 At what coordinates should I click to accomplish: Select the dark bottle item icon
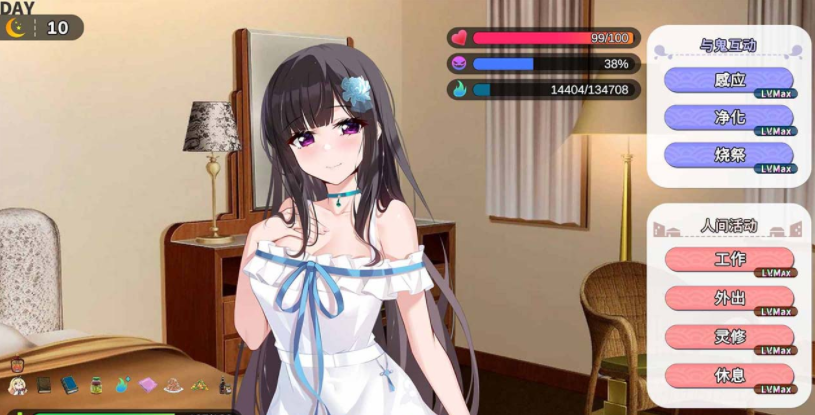point(225,385)
